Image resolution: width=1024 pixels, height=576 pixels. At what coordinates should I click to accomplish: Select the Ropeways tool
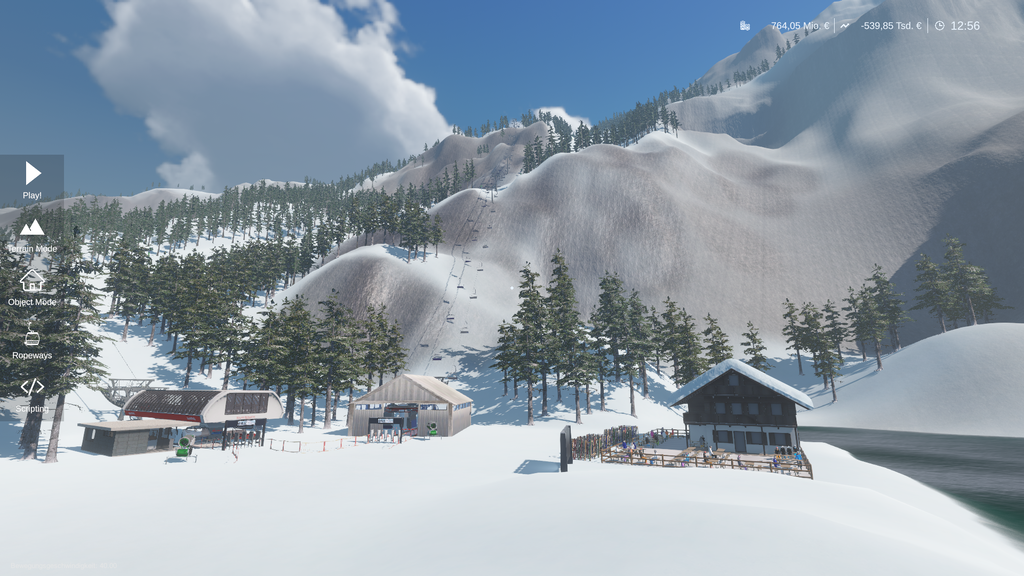click(x=32, y=341)
